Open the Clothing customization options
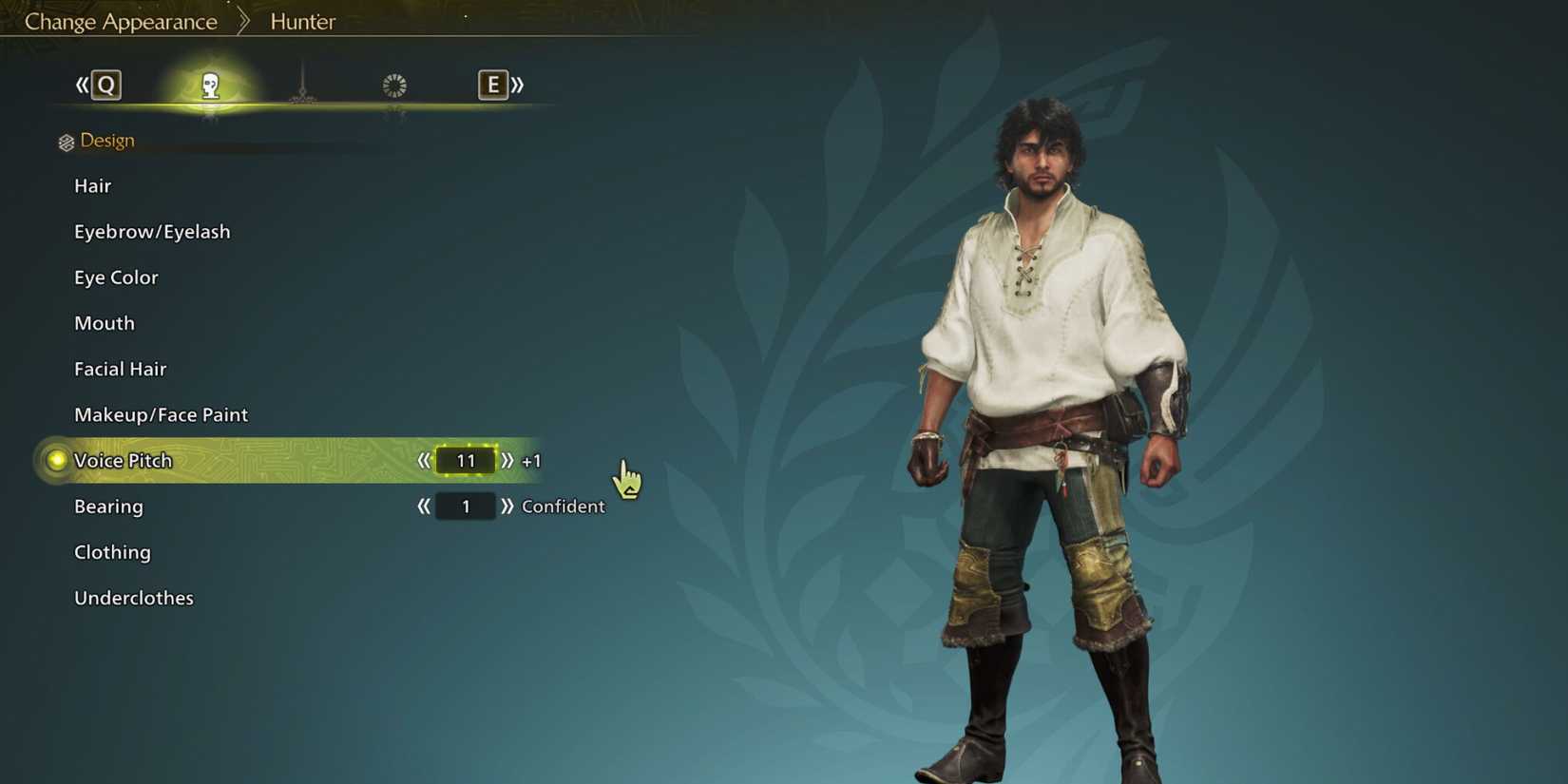This screenshot has height=784, width=1568. 112,552
